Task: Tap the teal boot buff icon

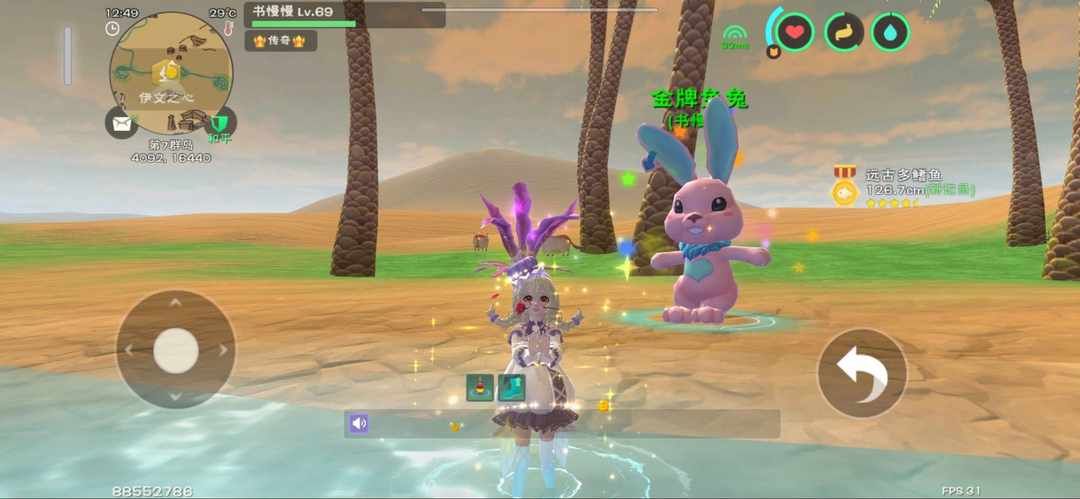Action: click(x=509, y=387)
